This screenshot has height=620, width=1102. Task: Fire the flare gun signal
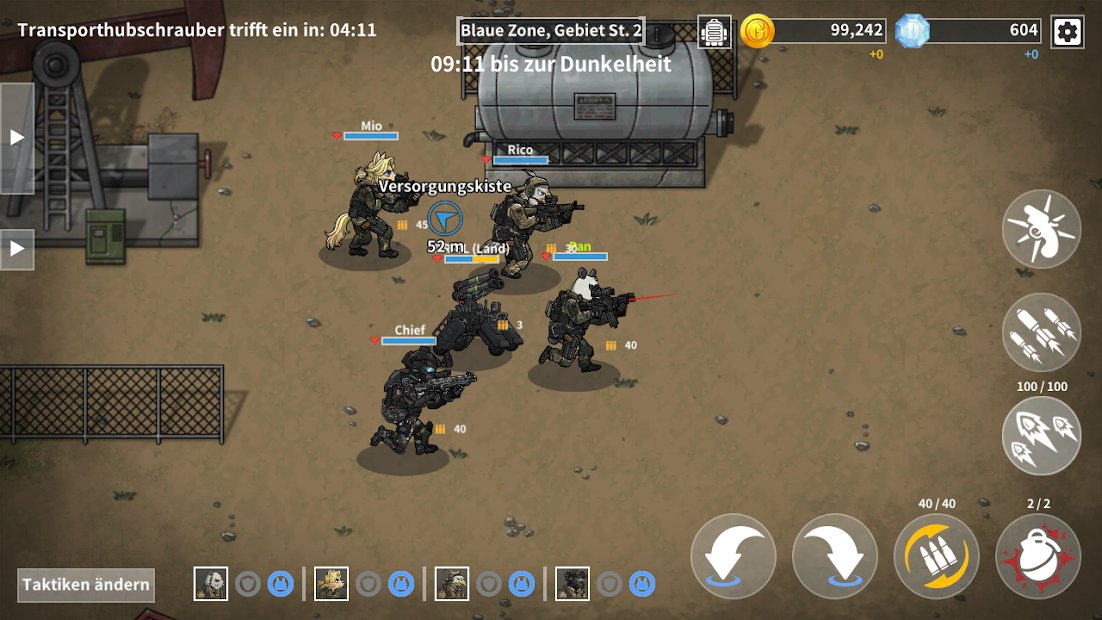1041,229
